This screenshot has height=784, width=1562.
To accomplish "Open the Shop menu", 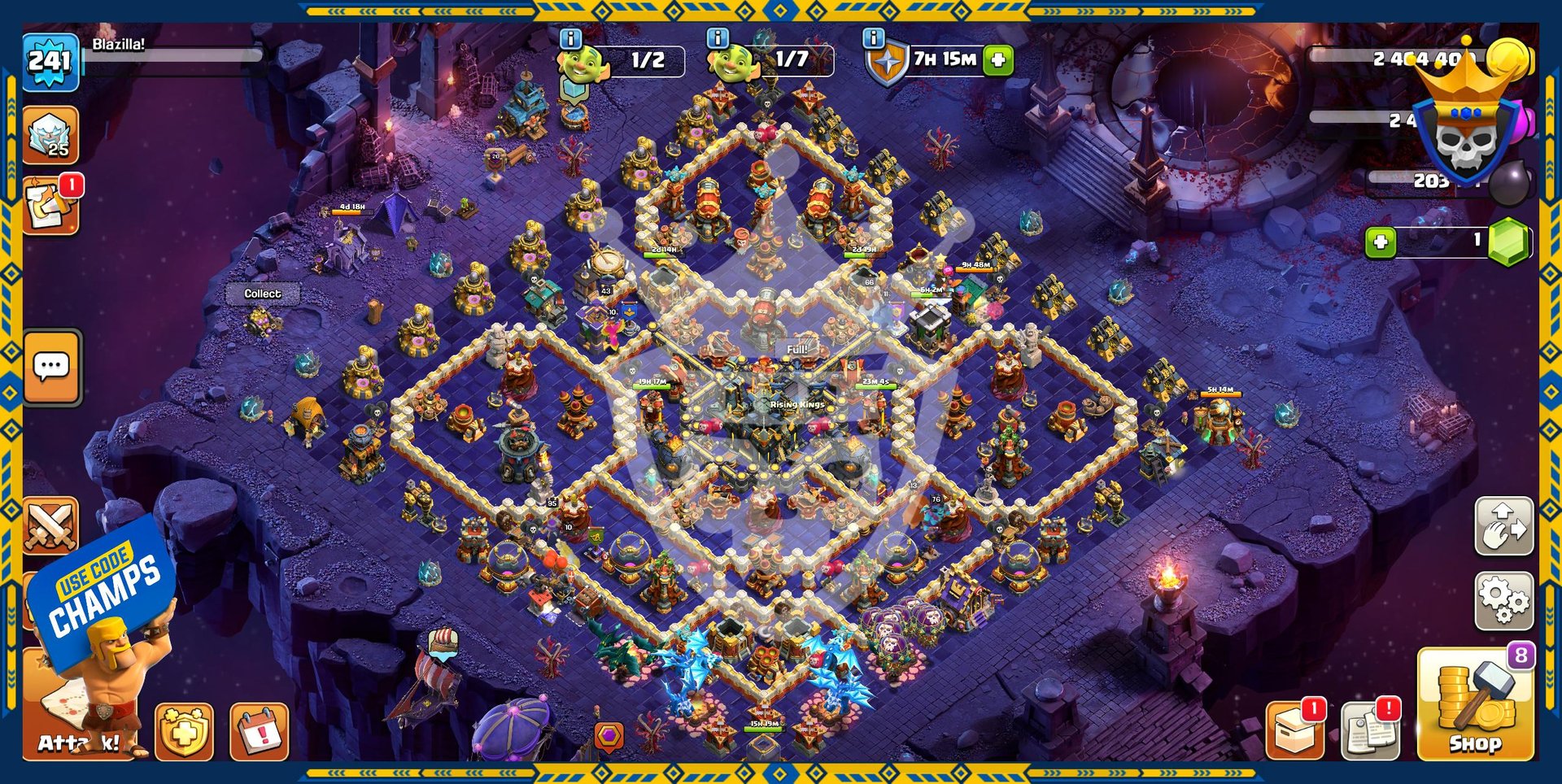I will coord(1474,704).
